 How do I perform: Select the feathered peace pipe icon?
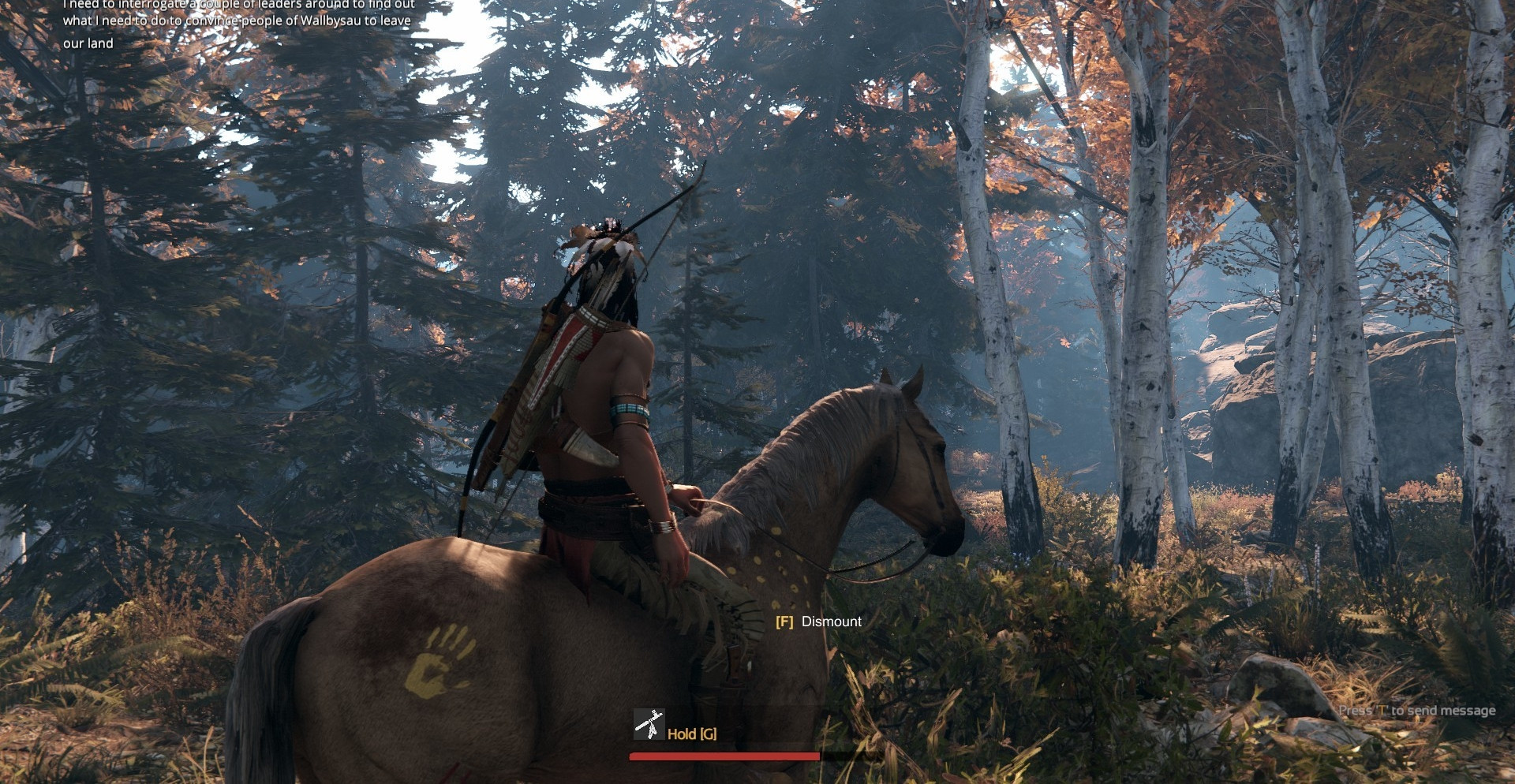[x=649, y=725]
